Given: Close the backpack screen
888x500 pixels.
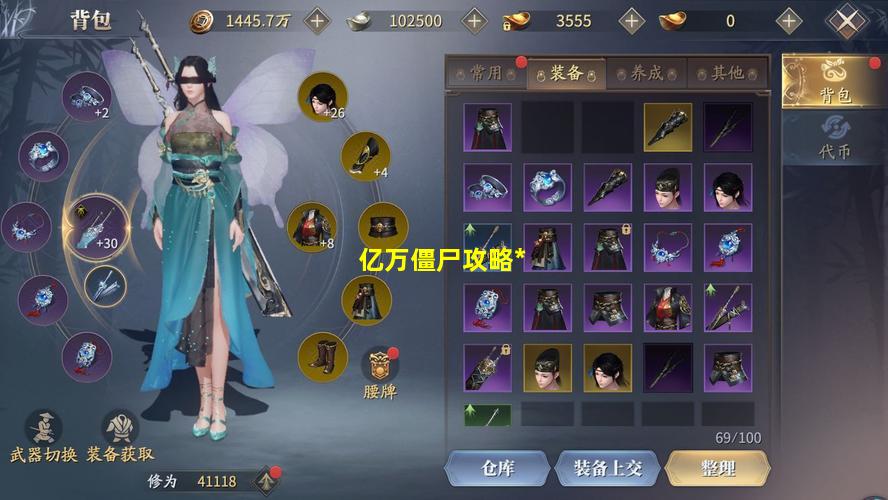Looking at the screenshot, I should tap(849, 21).
